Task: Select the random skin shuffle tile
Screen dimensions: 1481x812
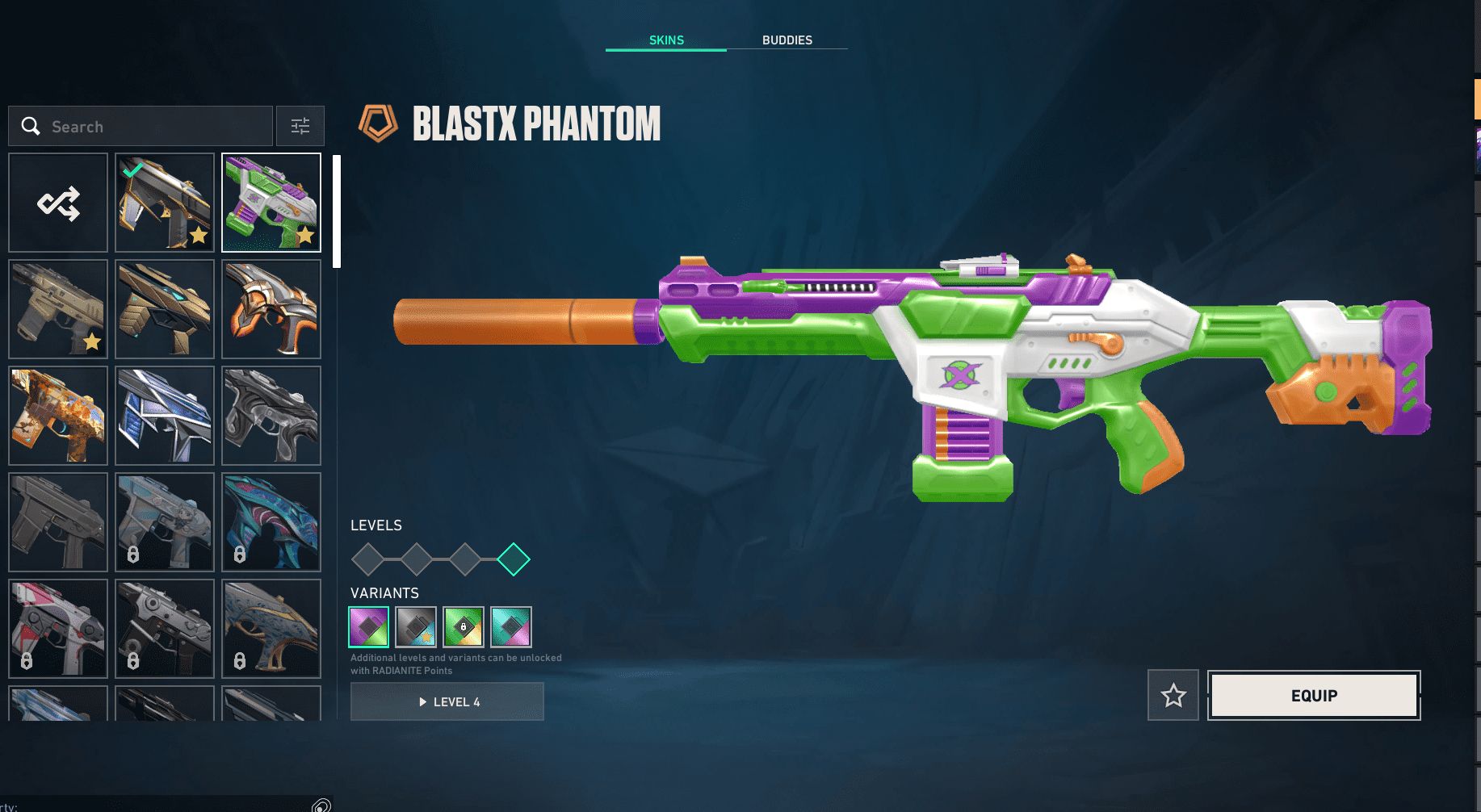Action: click(58, 203)
